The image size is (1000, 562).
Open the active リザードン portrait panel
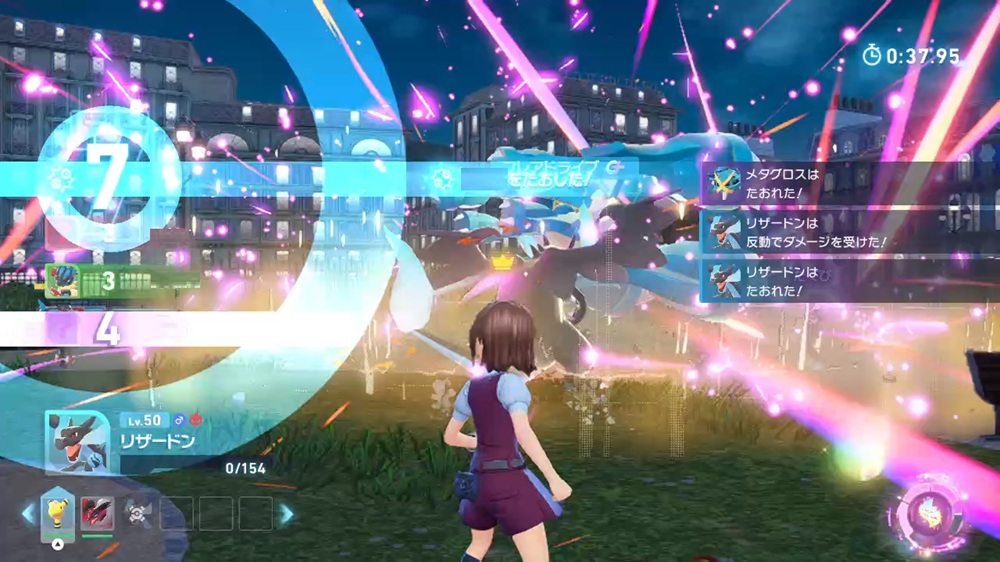click(x=78, y=438)
